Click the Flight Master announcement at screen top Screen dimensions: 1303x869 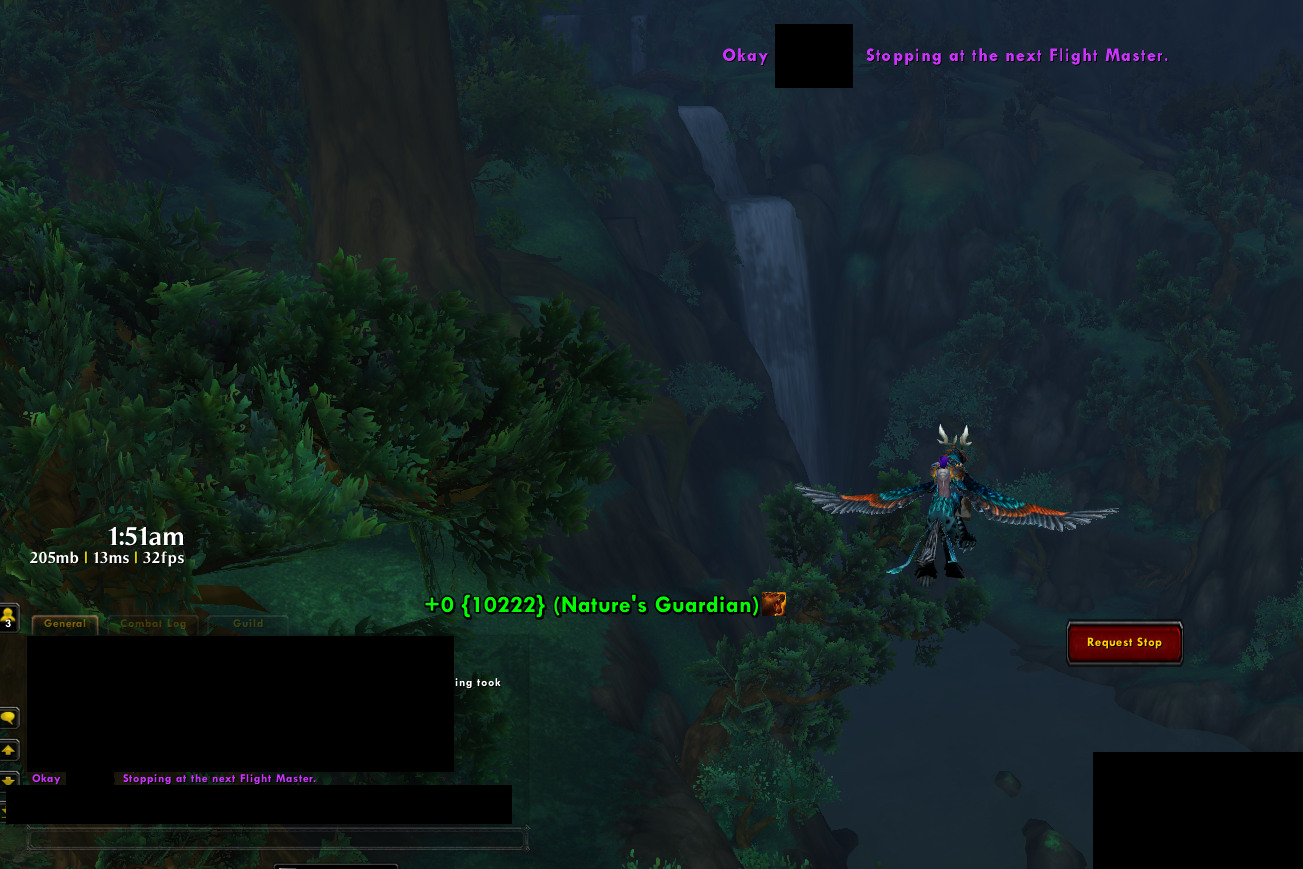coord(1017,56)
